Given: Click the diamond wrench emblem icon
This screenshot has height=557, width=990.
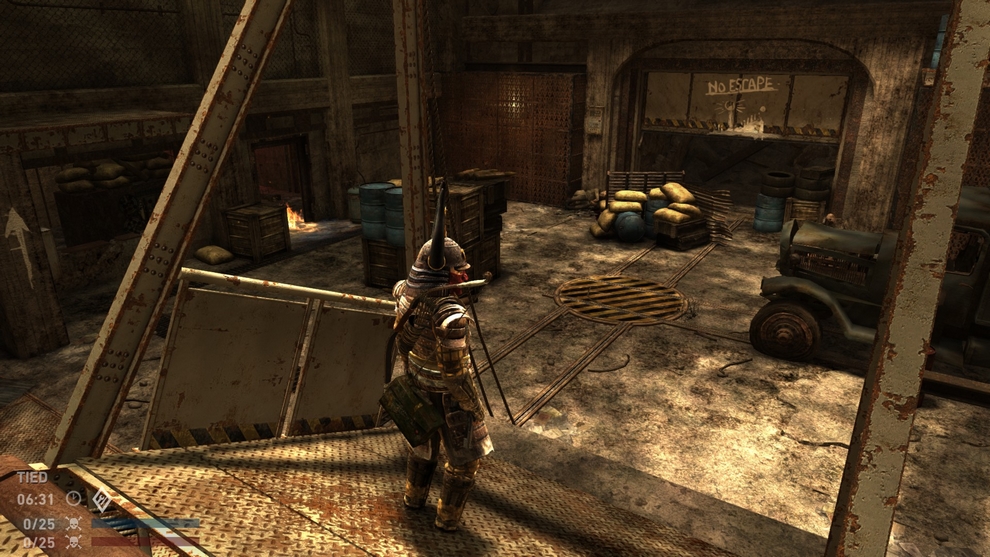Looking at the screenshot, I should 101,498.
